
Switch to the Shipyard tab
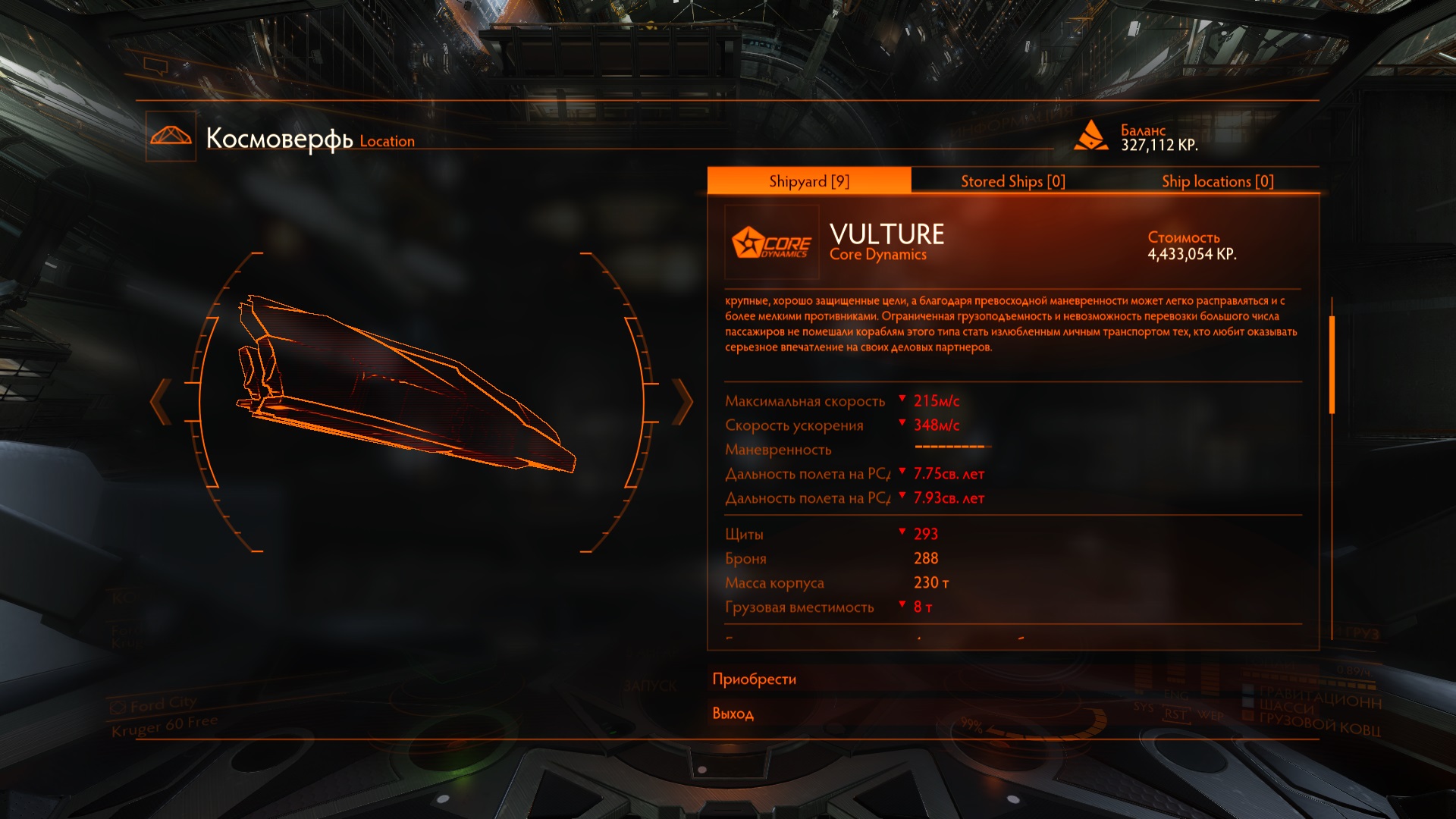(x=808, y=181)
